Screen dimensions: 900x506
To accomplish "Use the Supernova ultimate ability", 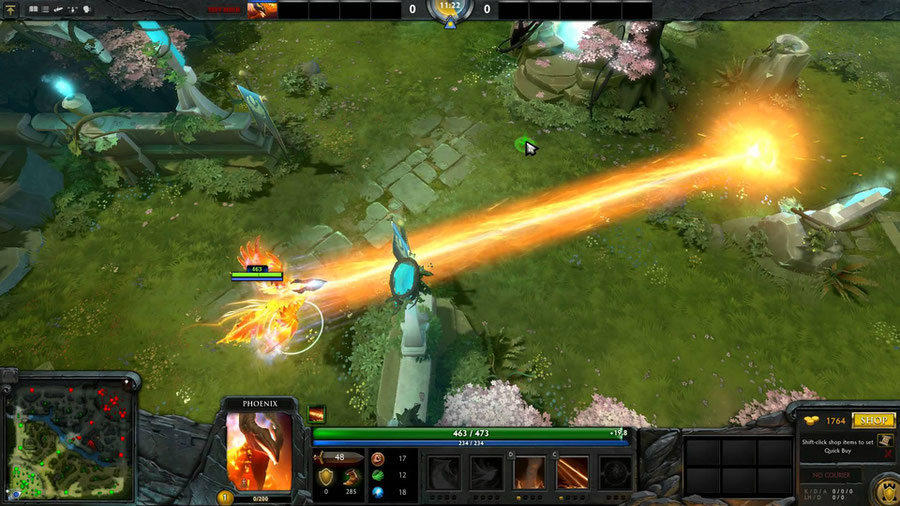I will [615, 472].
